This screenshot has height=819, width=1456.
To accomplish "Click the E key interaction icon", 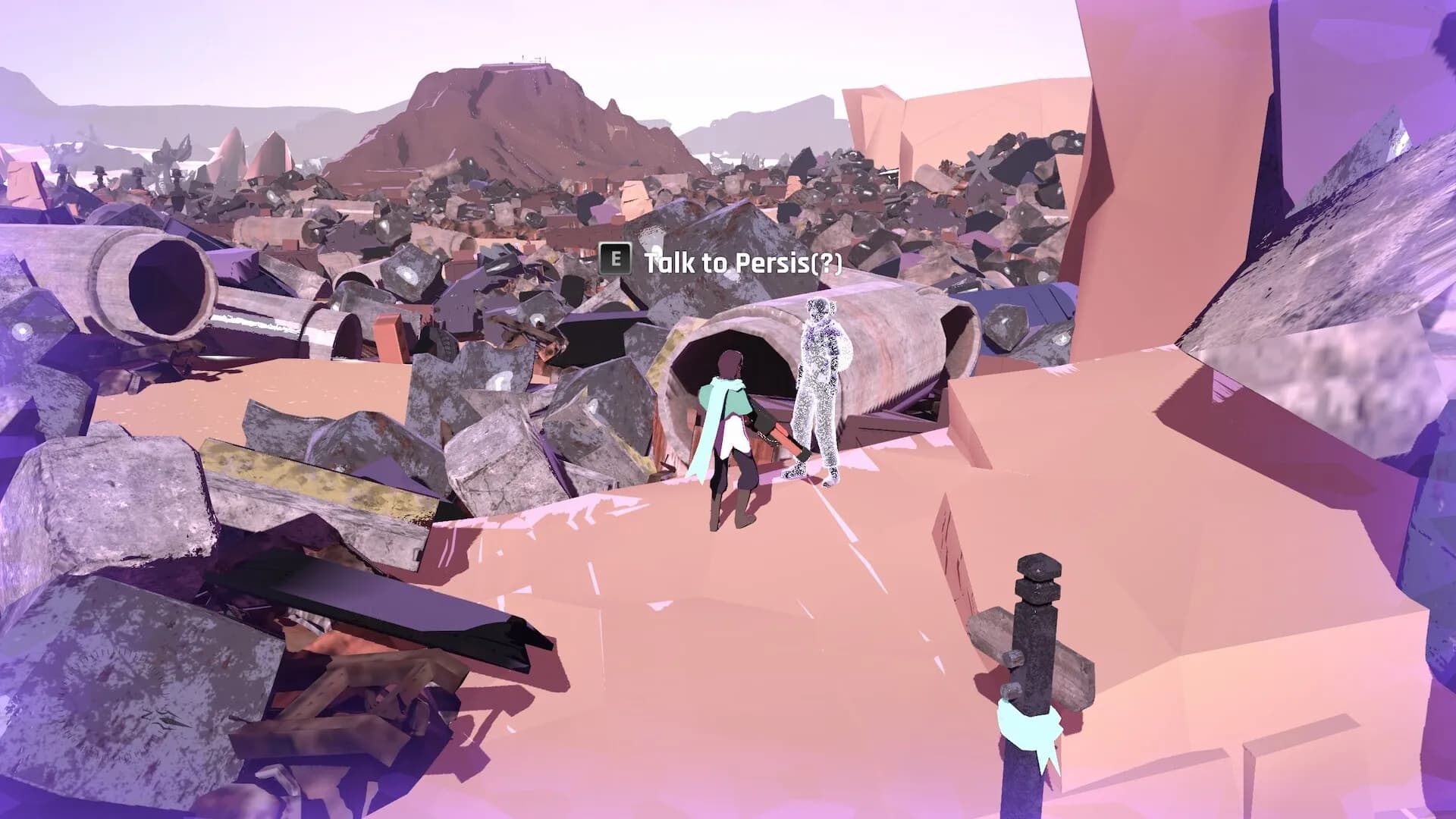I will 614,260.
